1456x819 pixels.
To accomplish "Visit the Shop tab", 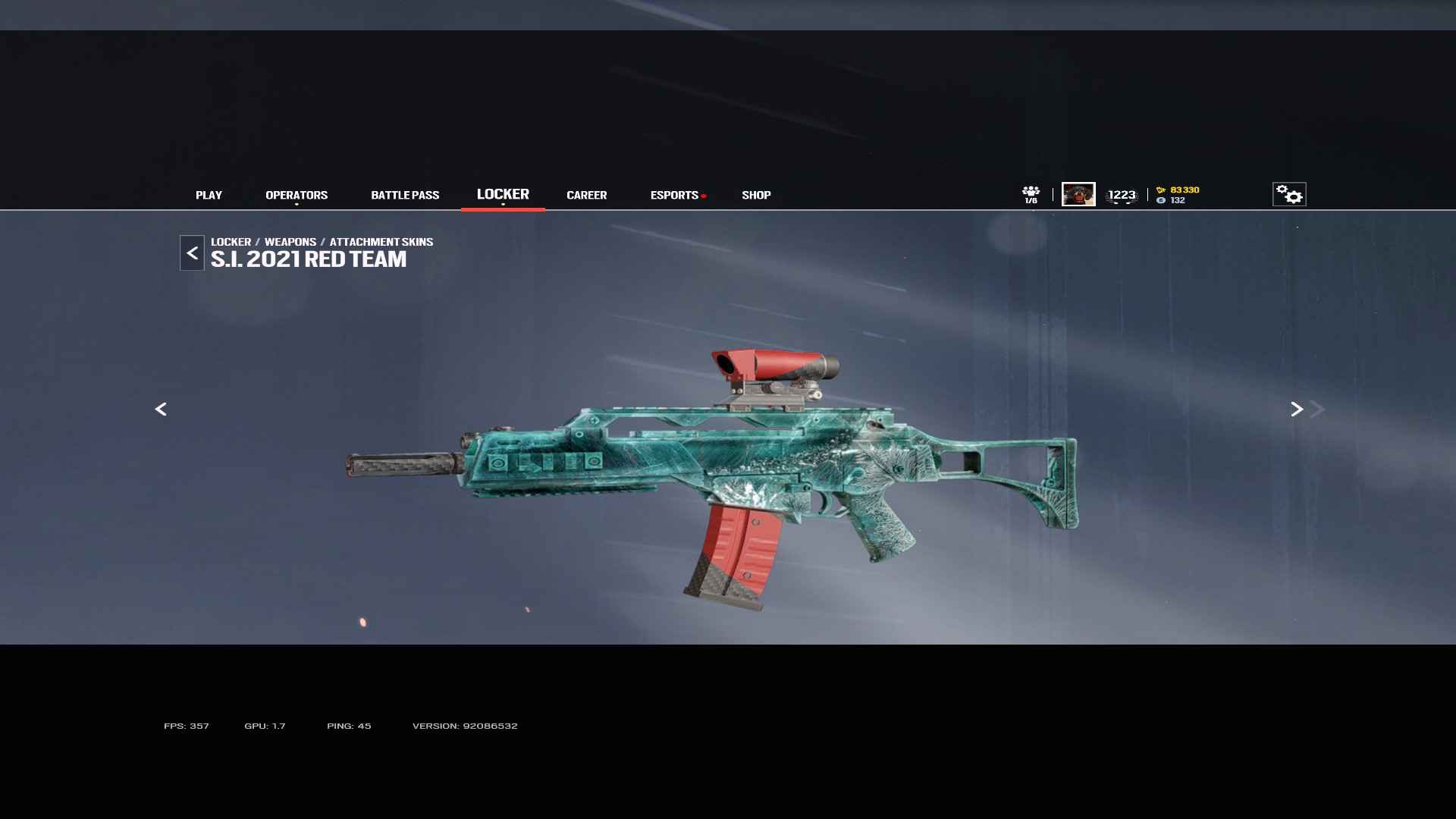I will (756, 195).
